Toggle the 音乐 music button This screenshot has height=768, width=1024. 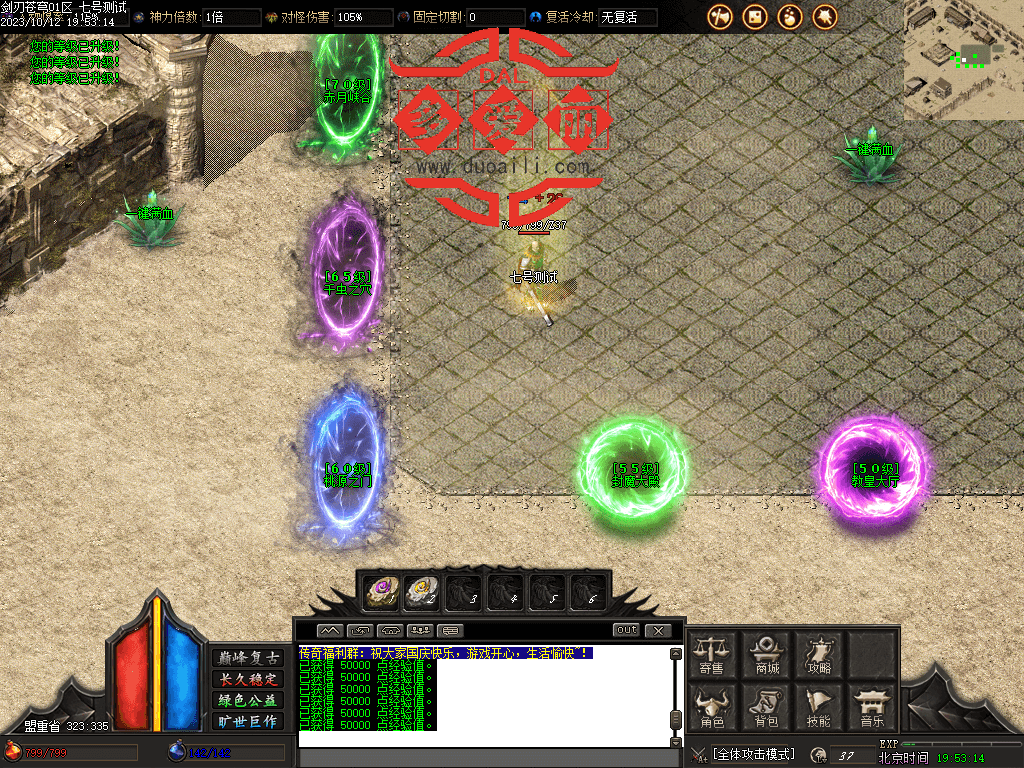tap(872, 706)
